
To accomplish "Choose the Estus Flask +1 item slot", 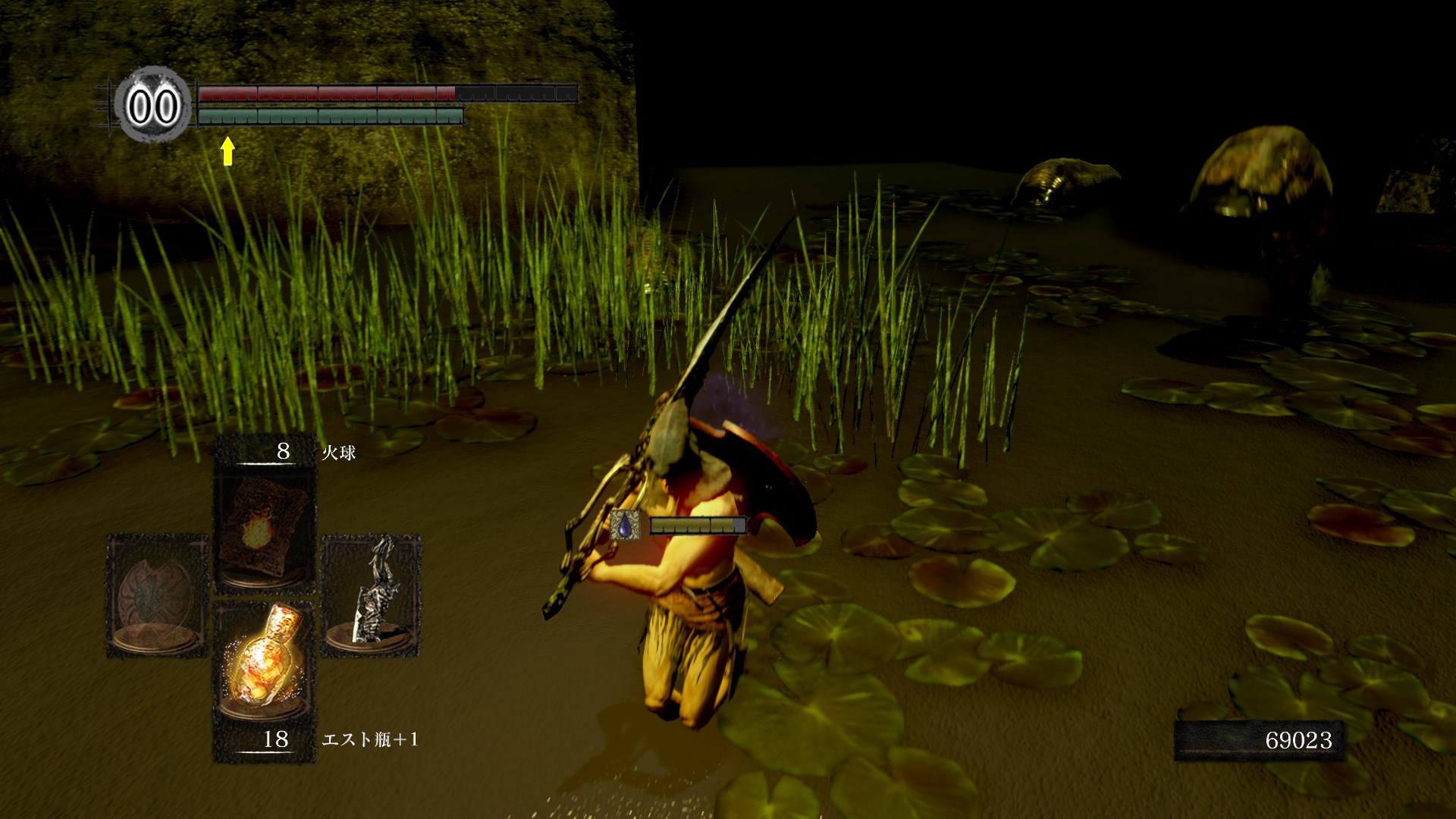I will (x=264, y=661).
